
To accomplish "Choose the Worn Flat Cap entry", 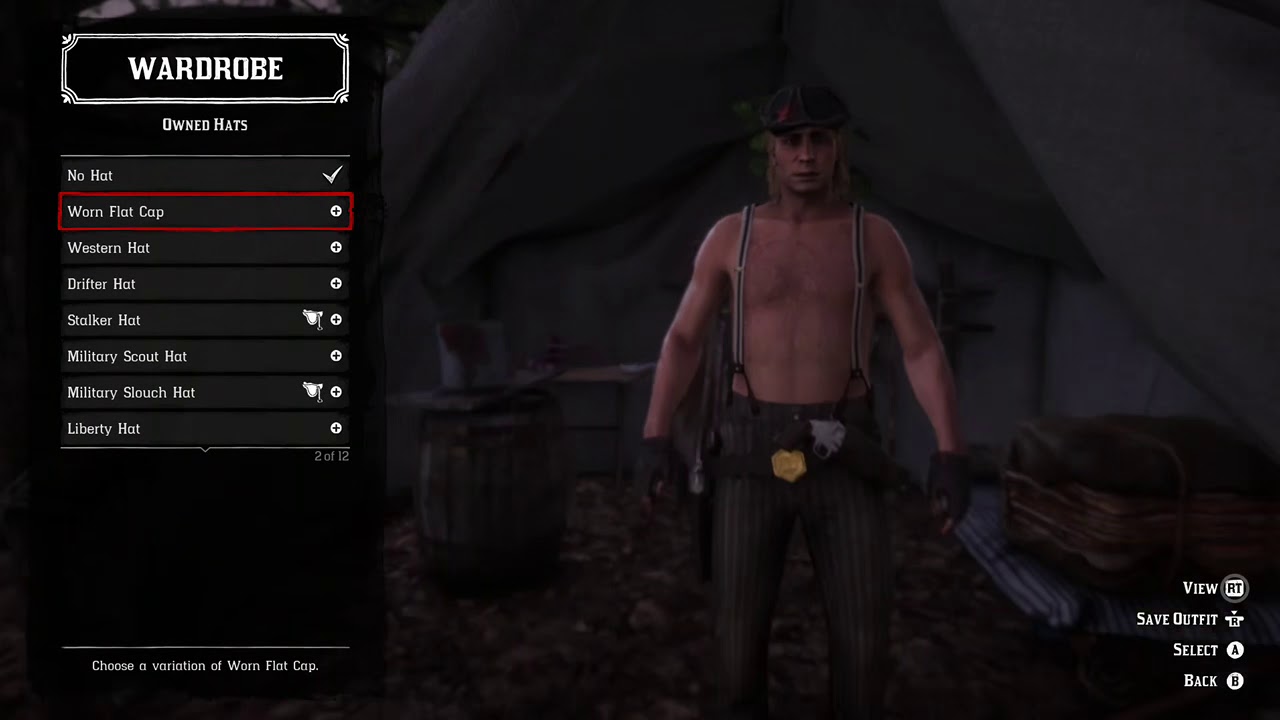I will point(204,212).
